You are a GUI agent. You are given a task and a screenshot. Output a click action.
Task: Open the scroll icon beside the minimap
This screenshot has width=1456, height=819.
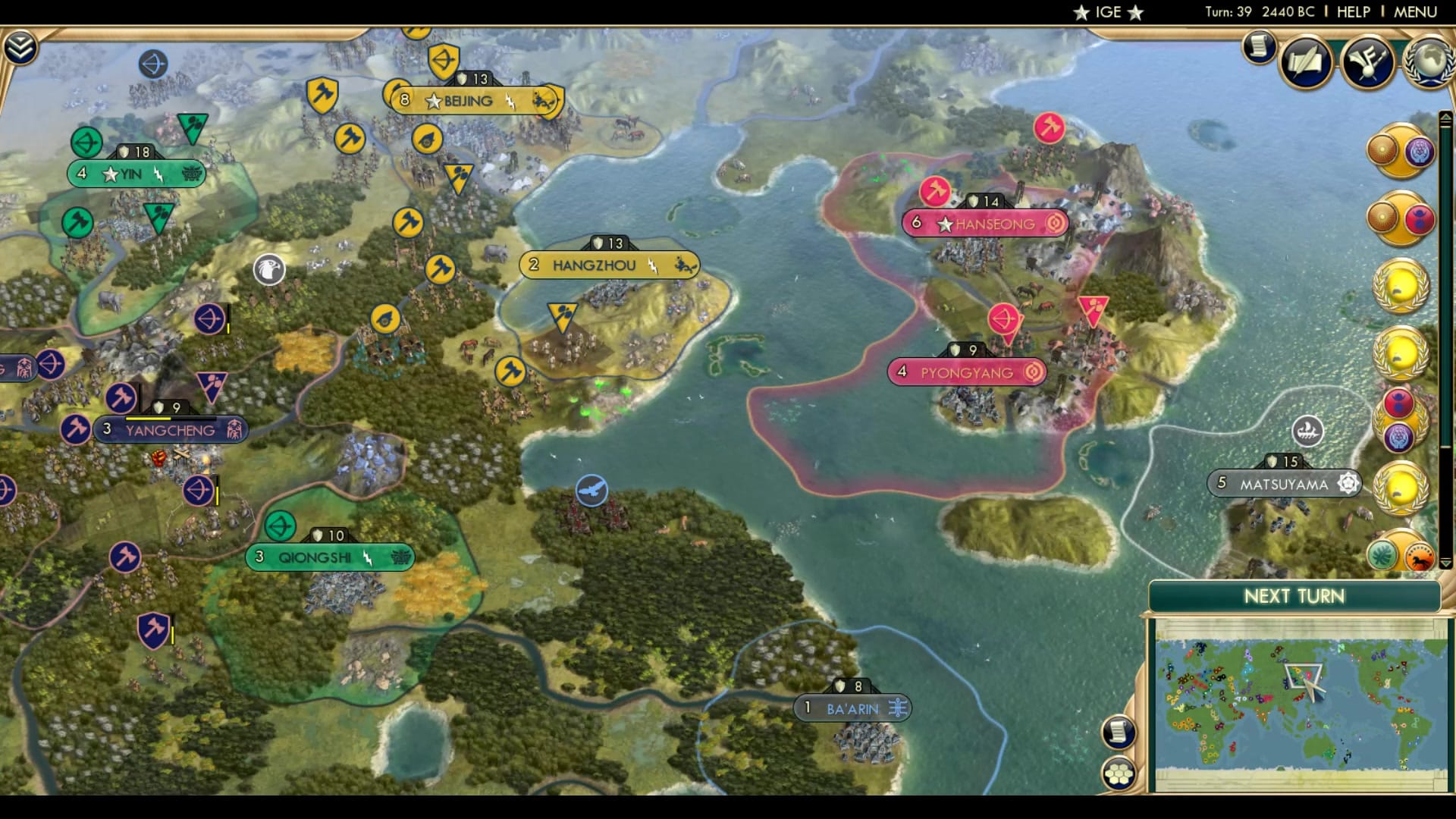coord(1119,732)
